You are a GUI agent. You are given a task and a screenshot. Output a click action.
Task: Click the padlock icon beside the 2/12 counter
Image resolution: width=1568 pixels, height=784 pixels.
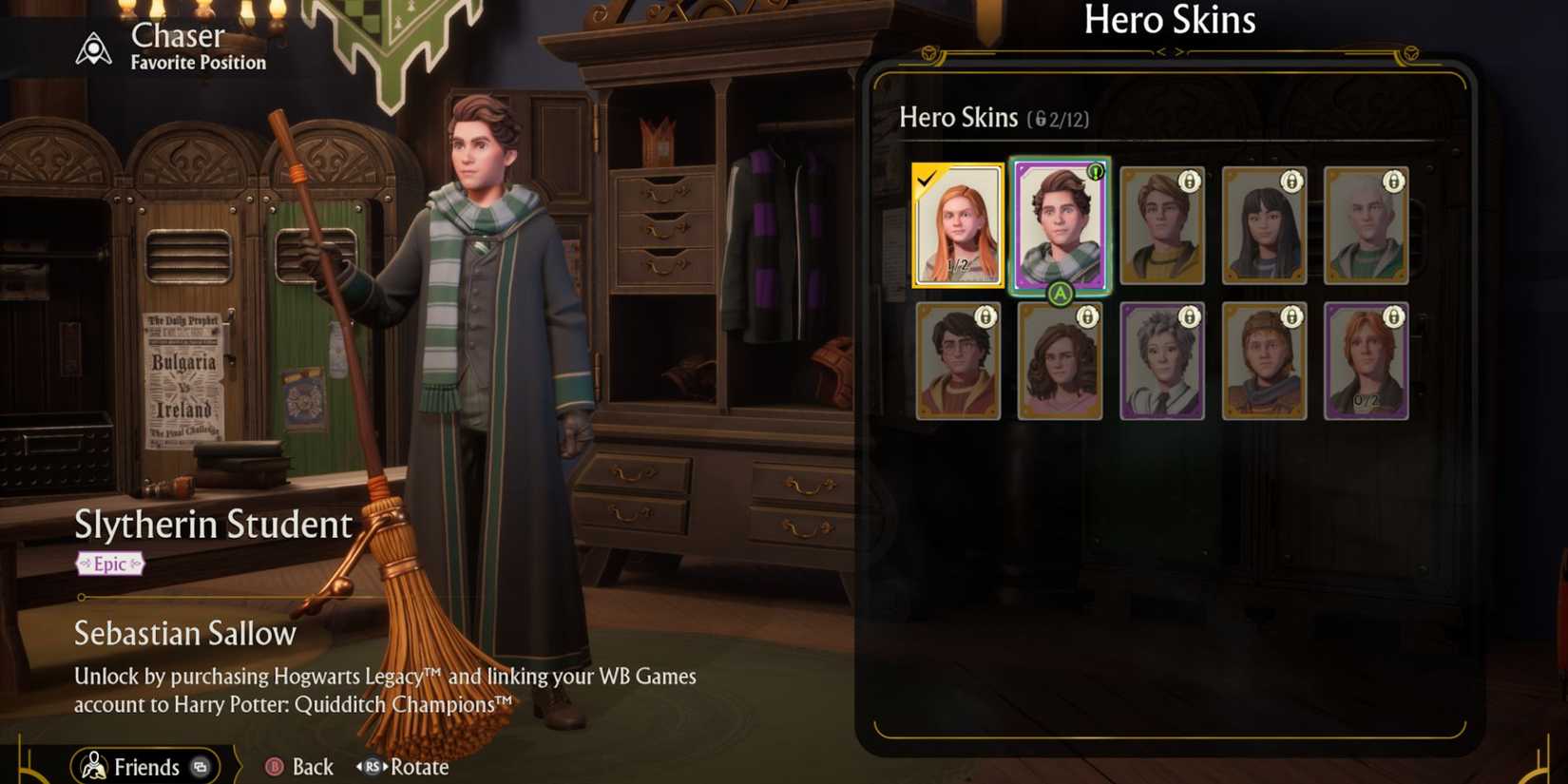(x=1042, y=118)
